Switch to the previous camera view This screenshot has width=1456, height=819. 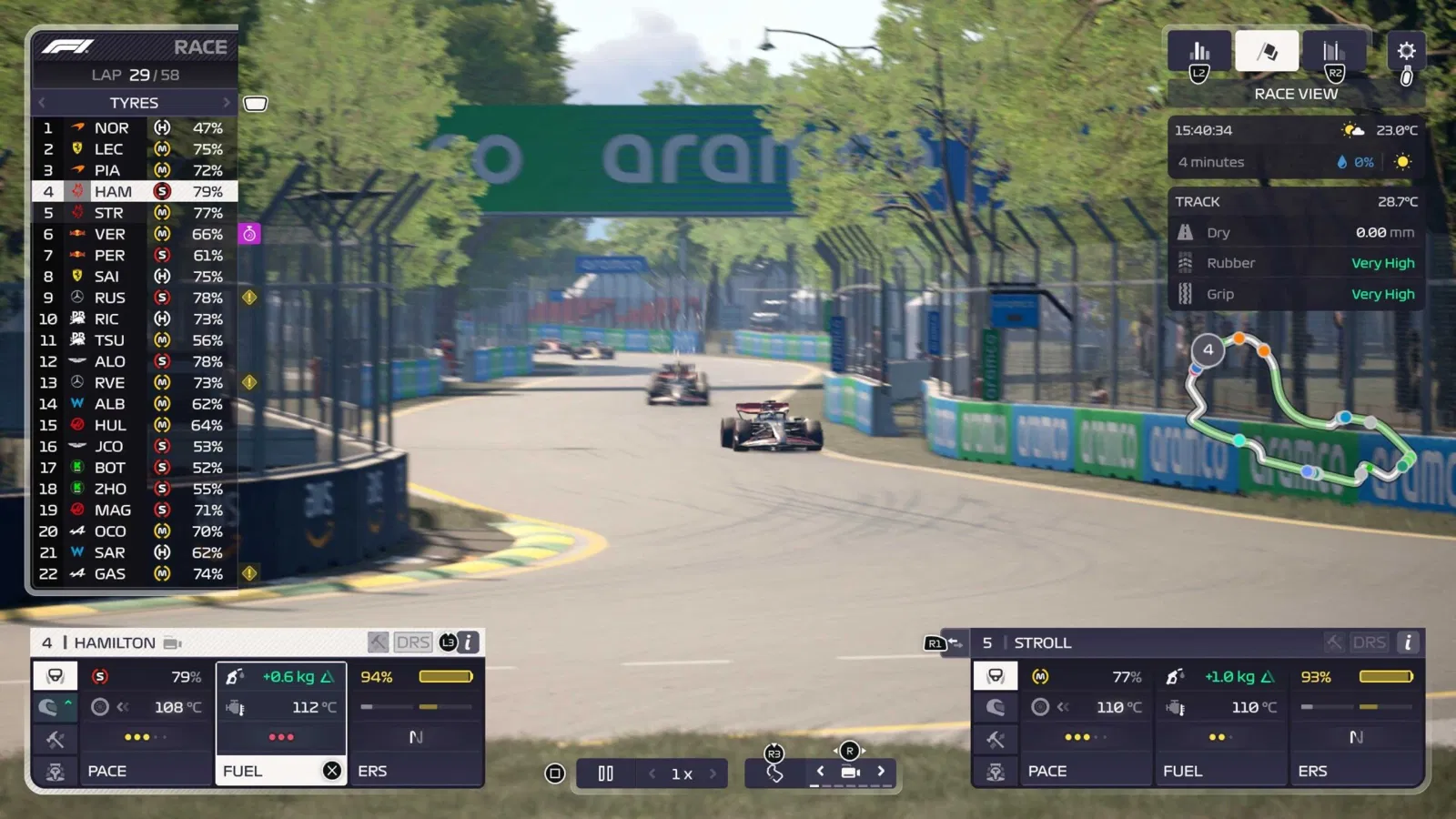tap(820, 772)
